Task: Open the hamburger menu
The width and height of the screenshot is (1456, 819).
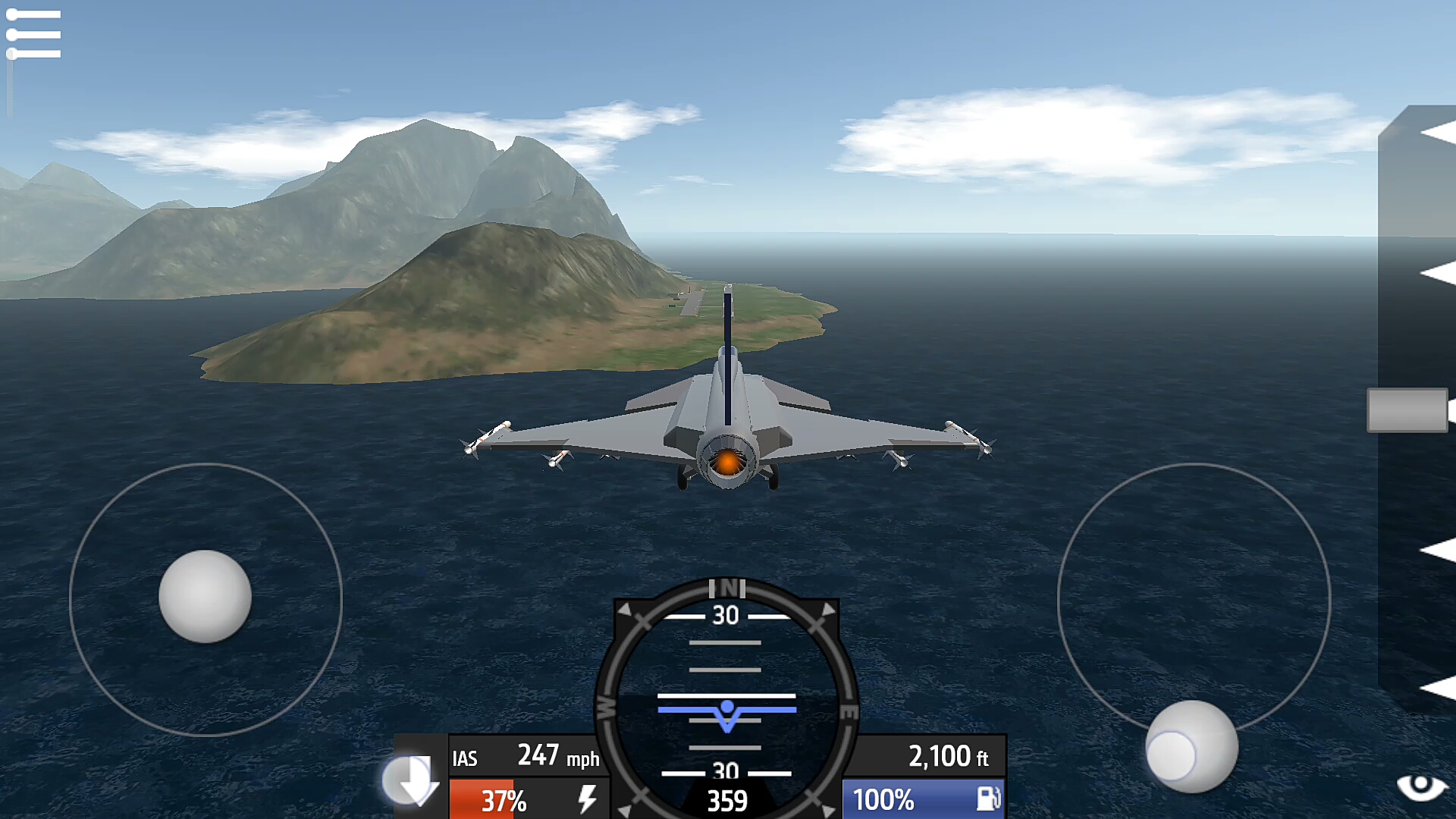Action: 33,34
